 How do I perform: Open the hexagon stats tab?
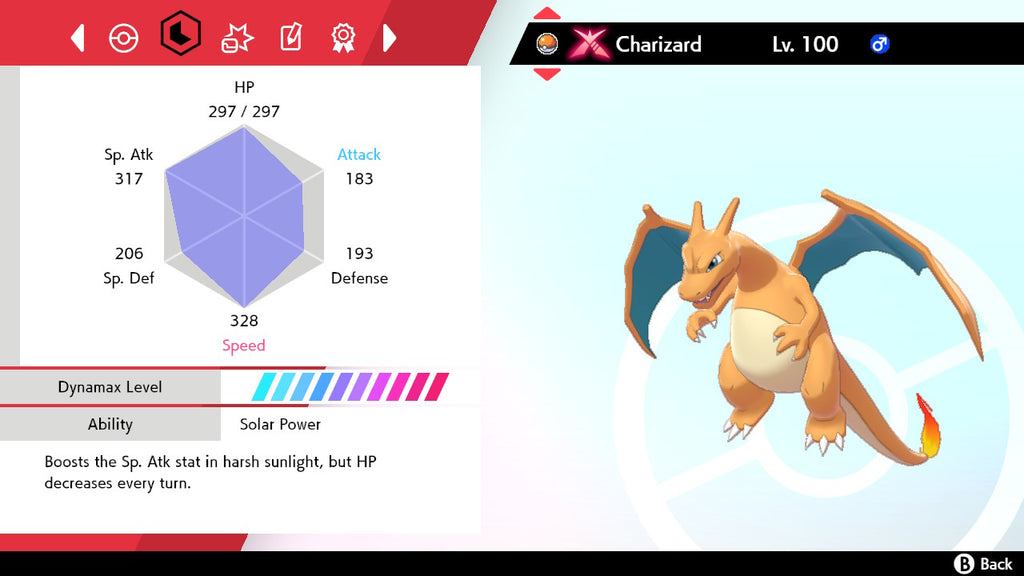click(181, 36)
